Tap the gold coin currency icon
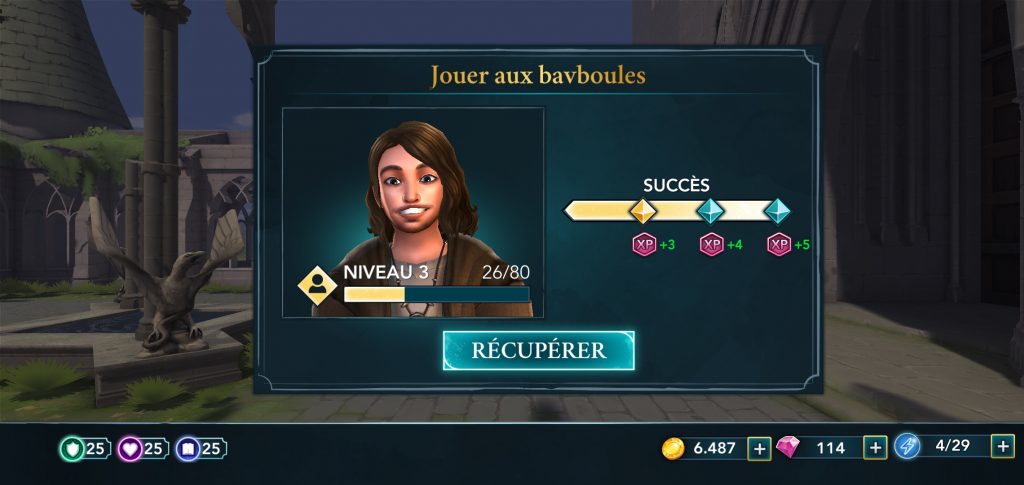Image resolution: width=1024 pixels, height=485 pixels. click(673, 448)
